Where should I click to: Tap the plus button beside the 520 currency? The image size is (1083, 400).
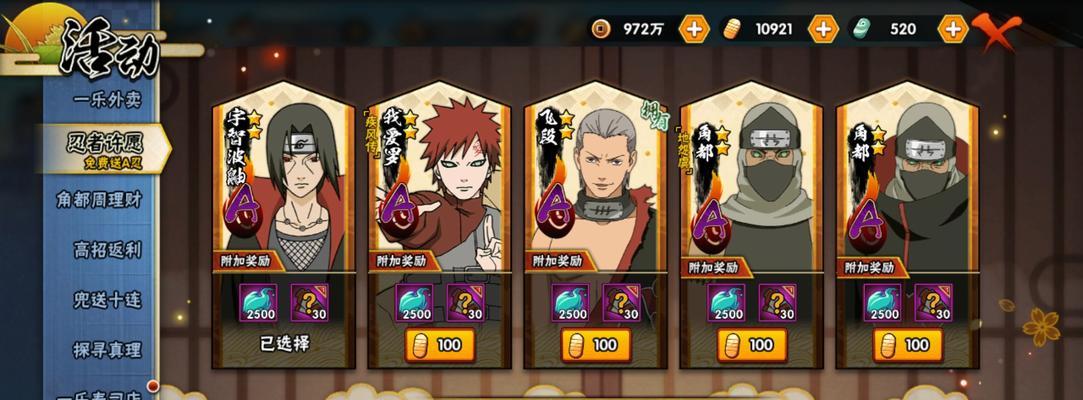pos(953,29)
